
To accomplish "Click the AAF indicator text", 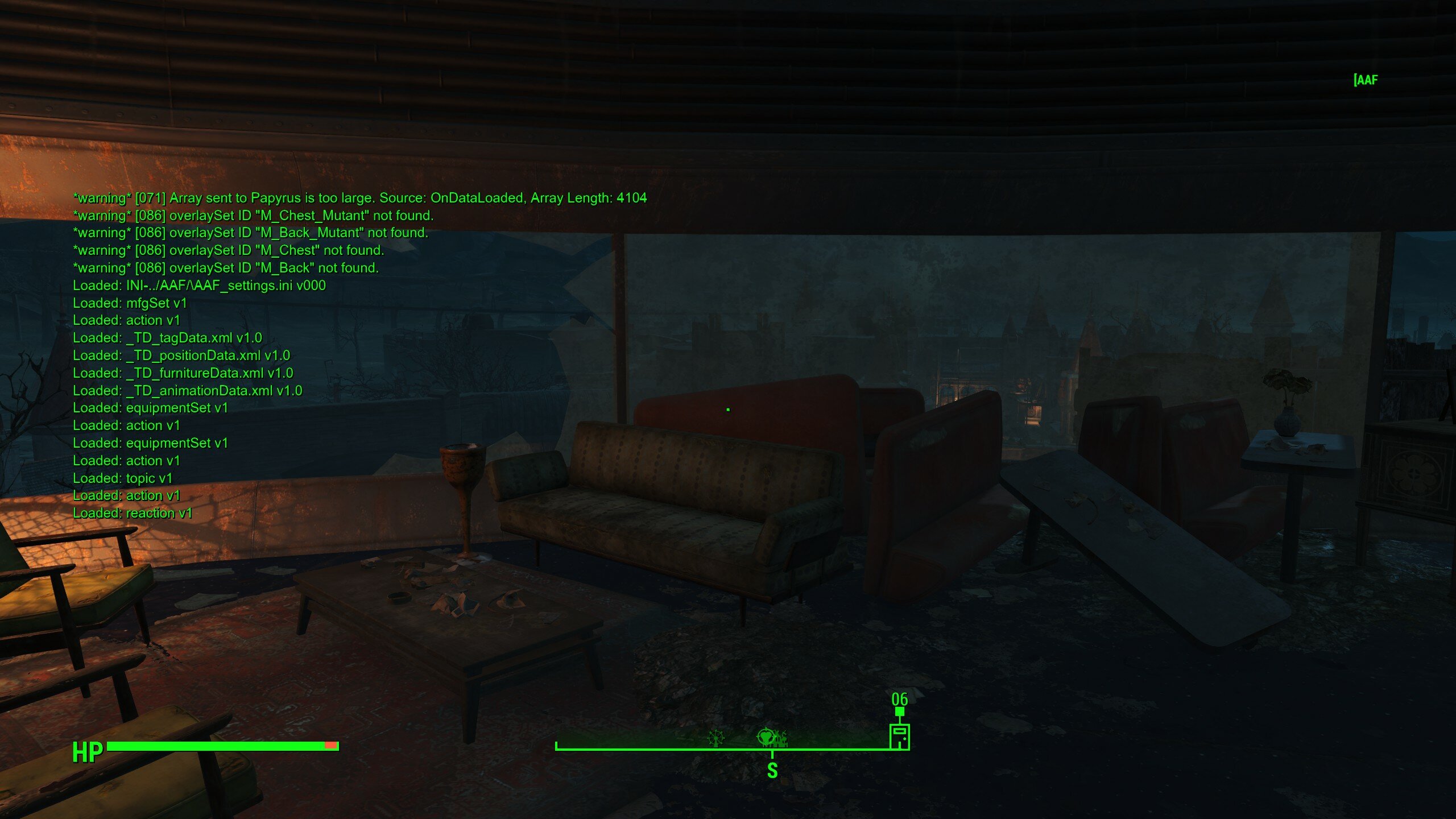I will (x=1366, y=80).
